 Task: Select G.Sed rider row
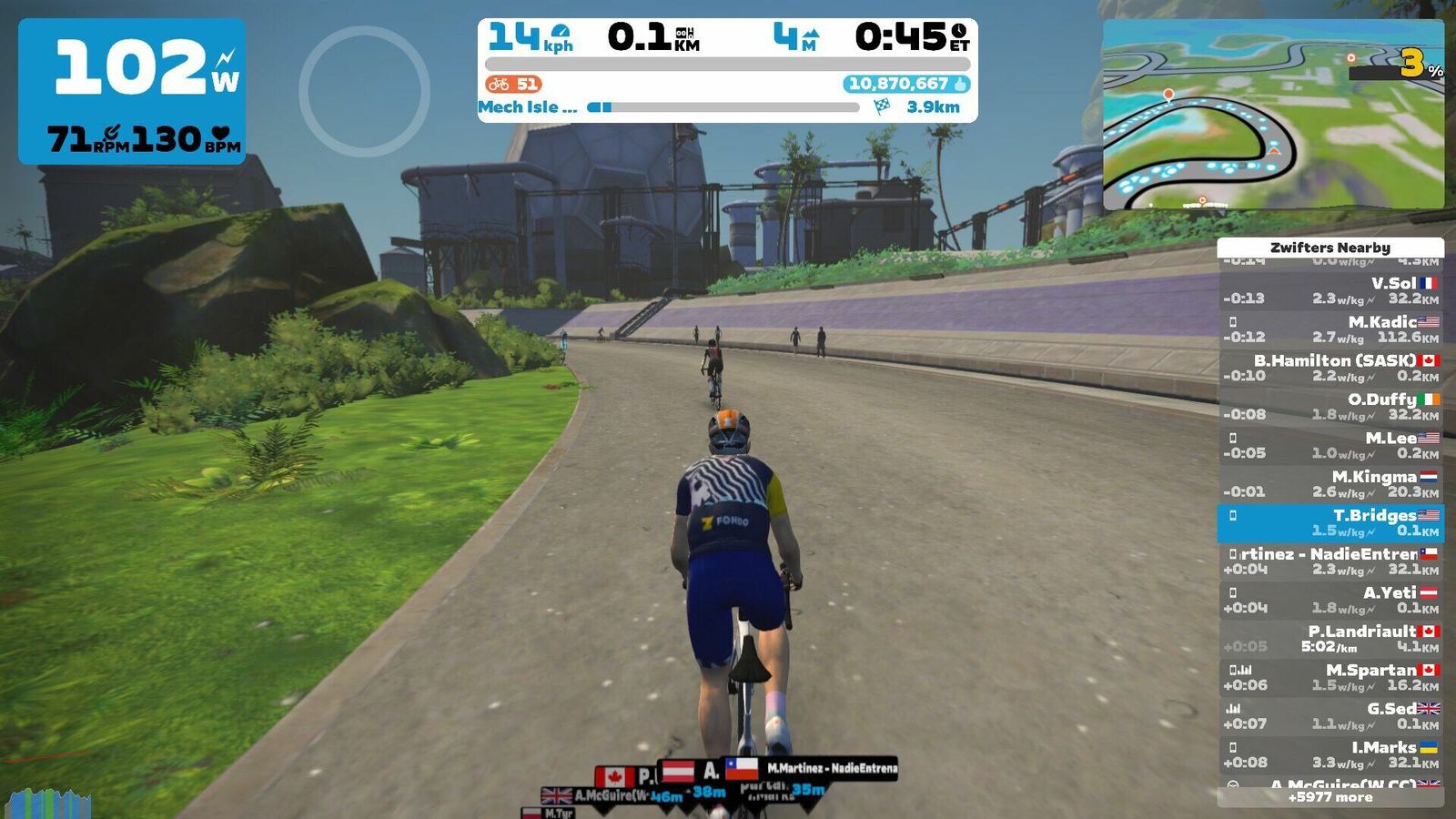coord(1330,715)
